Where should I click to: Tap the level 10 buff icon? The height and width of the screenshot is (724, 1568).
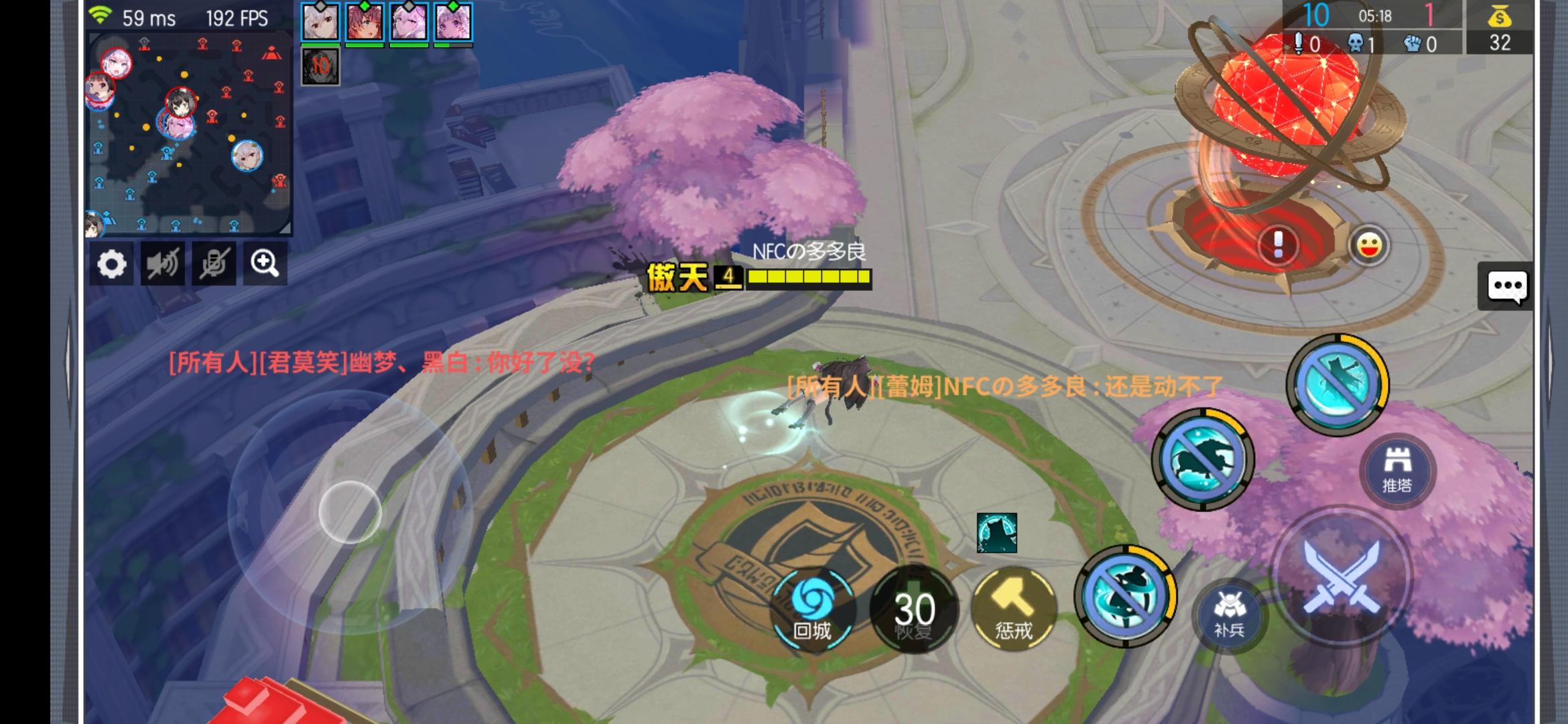tap(322, 67)
